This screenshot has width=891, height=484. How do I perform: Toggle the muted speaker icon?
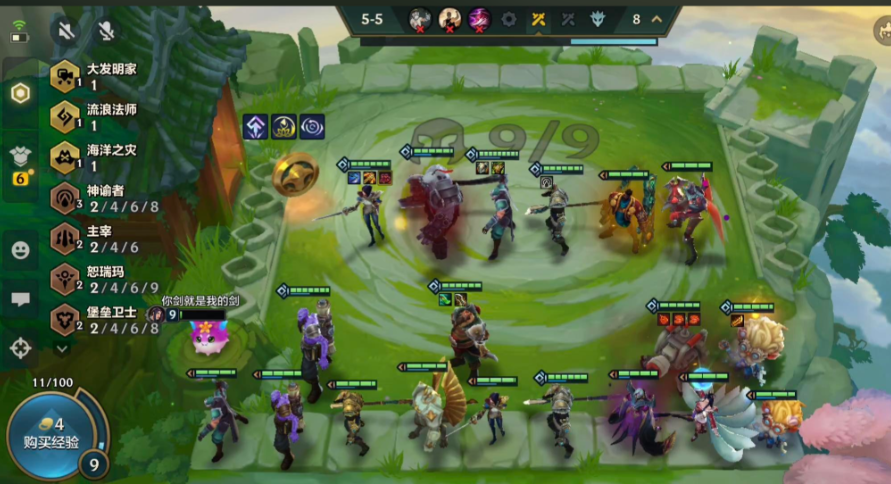pos(66,30)
